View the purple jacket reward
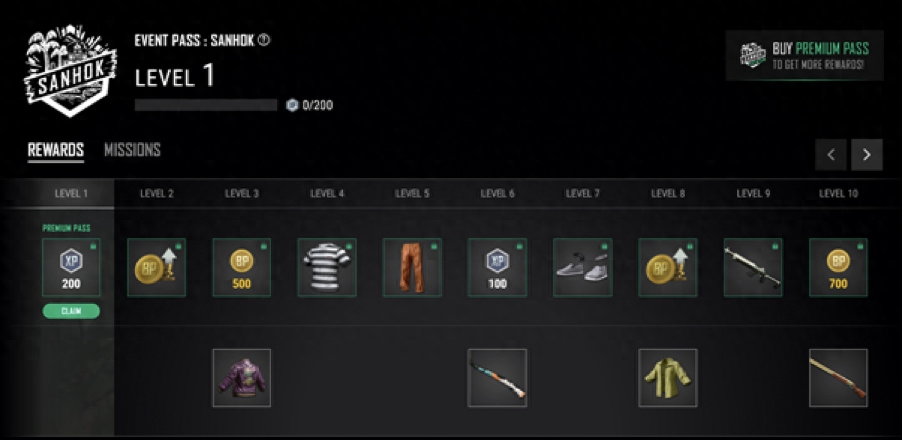This screenshot has width=902, height=440. [x=241, y=378]
